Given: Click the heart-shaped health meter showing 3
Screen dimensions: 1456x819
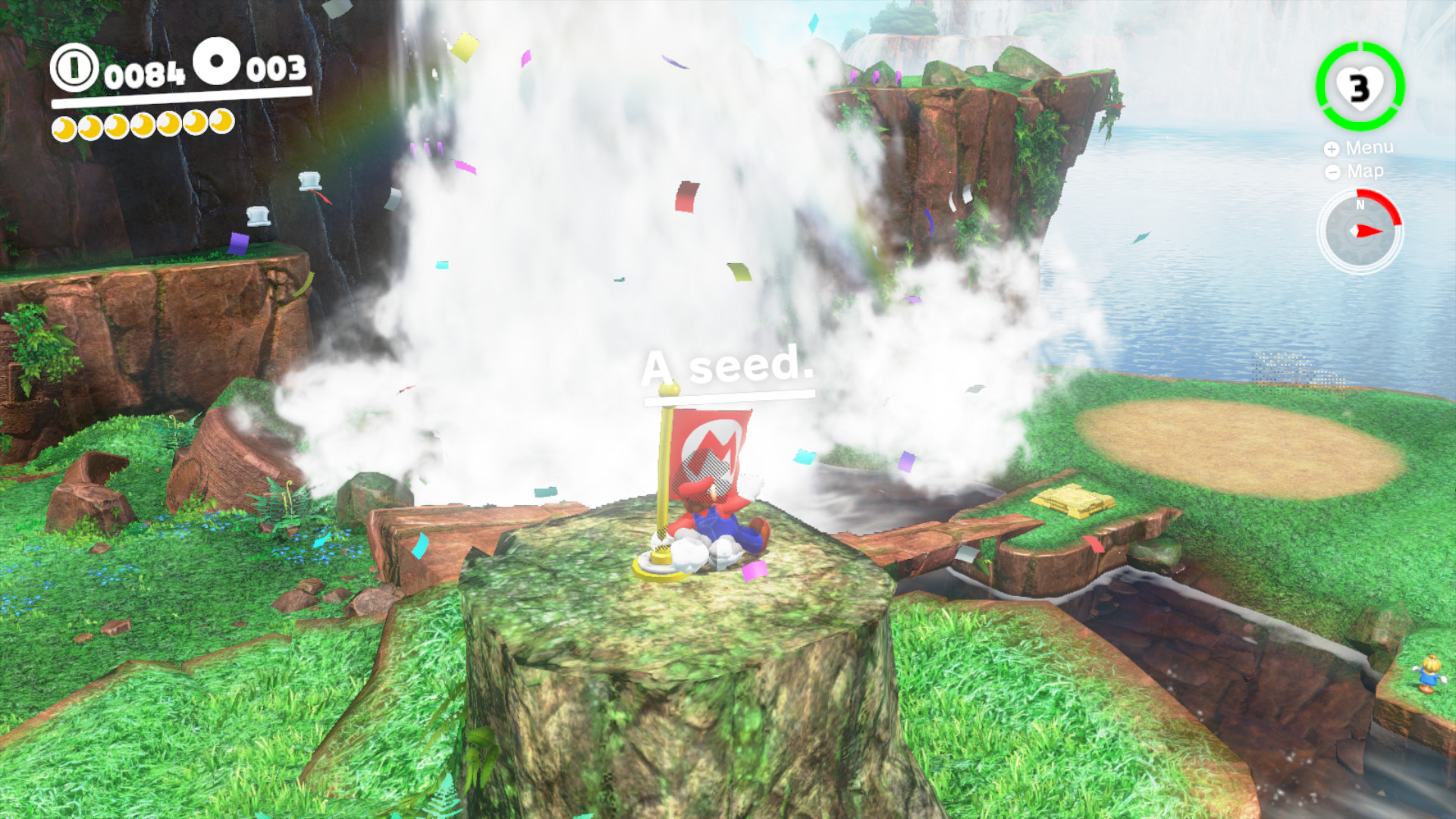Looking at the screenshot, I should (x=1358, y=88).
